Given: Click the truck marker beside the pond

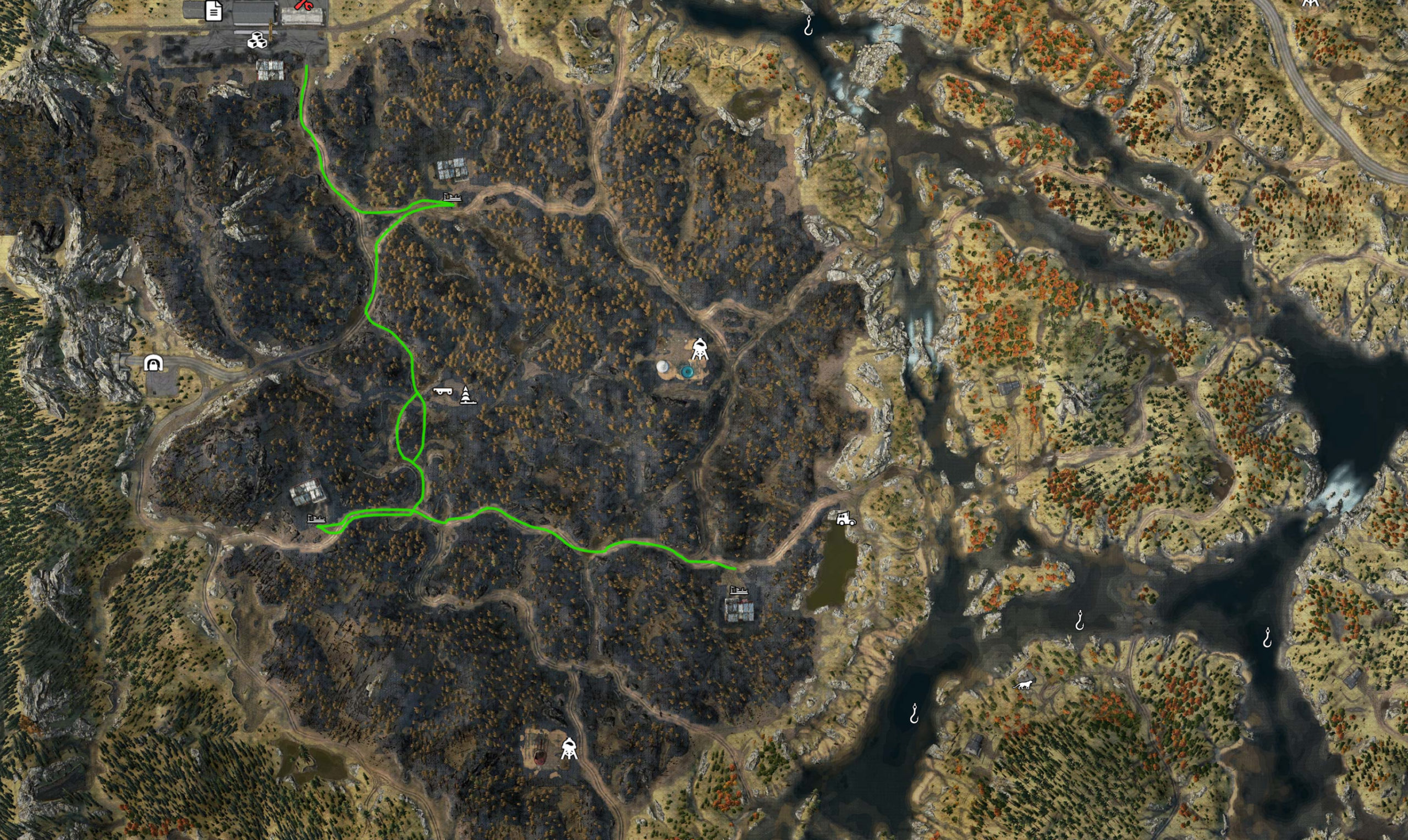Looking at the screenshot, I should click(x=845, y=518).
